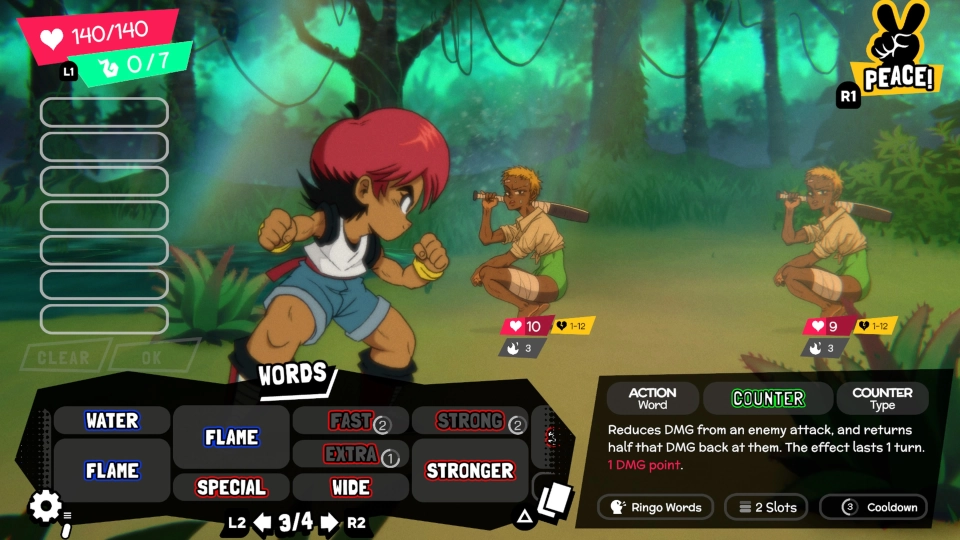Confirm word selection with the OK button
The width and height of the screenshot is (960, 540).
click(x=151, y=357)
